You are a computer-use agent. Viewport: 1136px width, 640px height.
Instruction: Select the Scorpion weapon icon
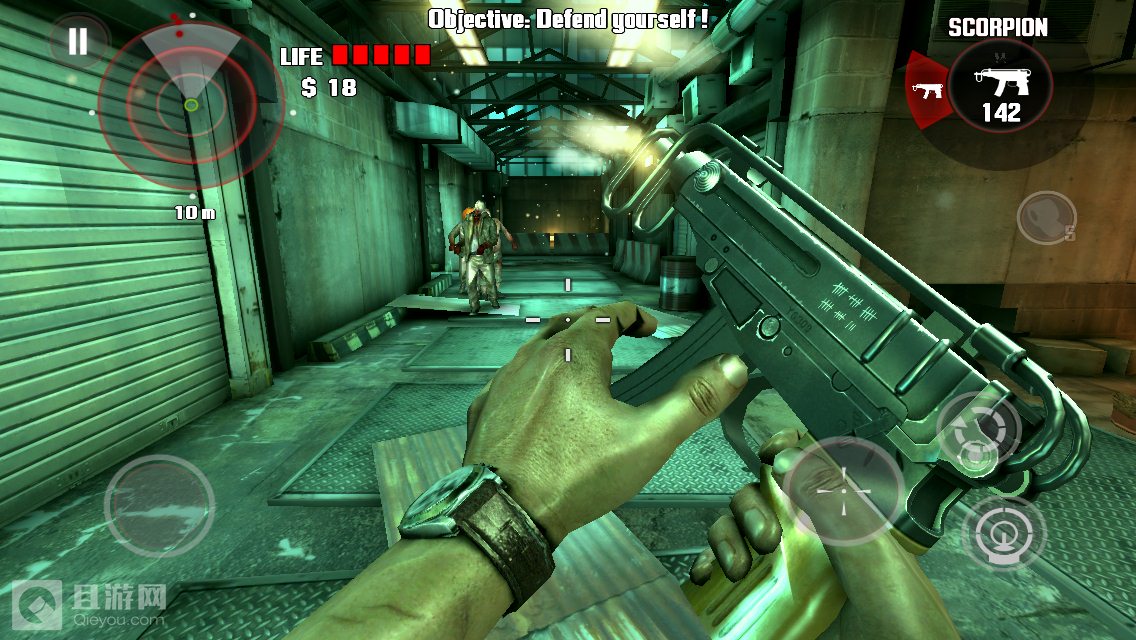click(1000, 87)
